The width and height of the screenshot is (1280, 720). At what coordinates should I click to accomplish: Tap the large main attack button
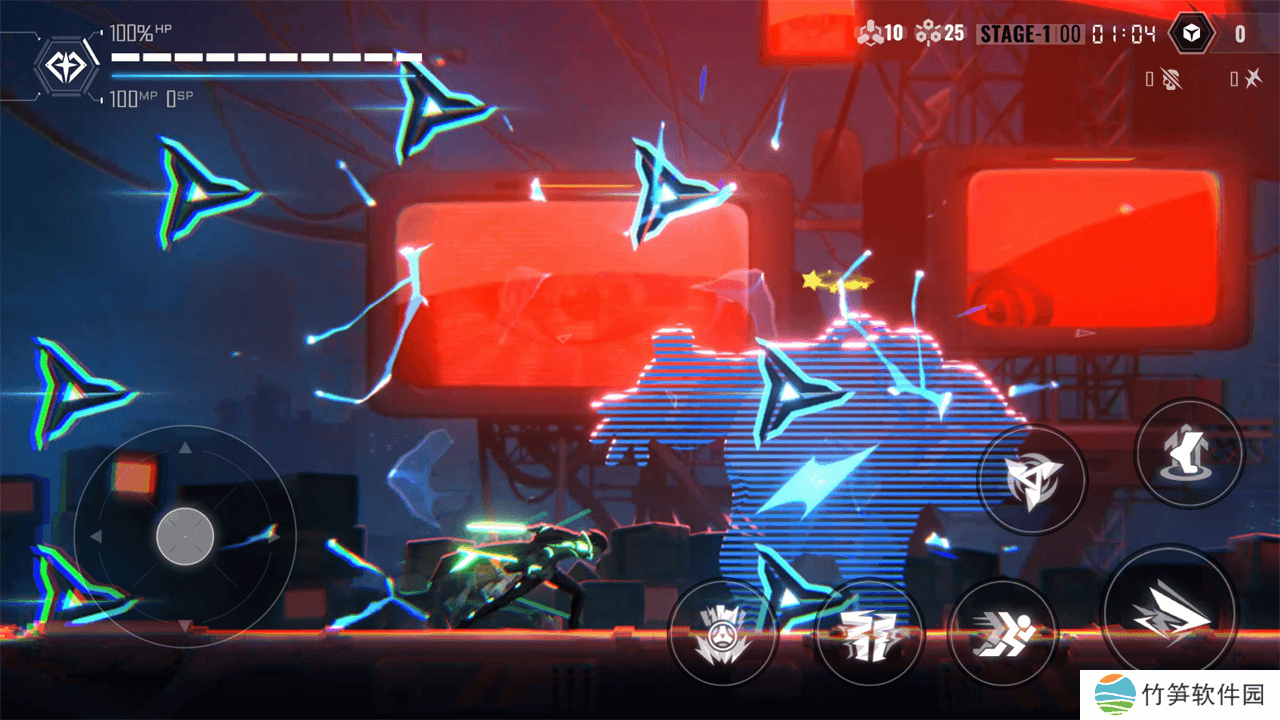pos(1168,610)
